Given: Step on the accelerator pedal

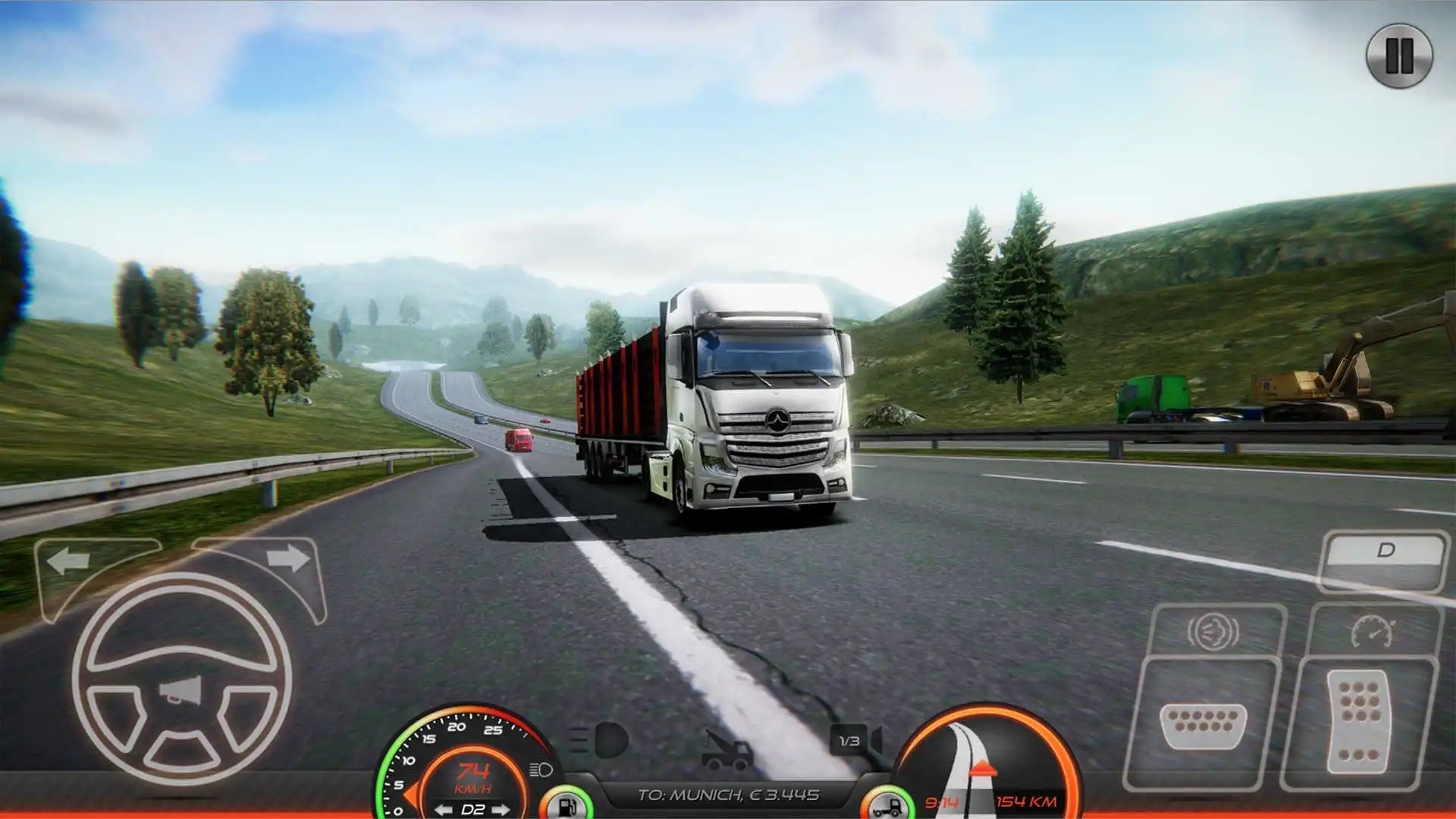Looking at the screenshot, I should click(x=1359, y=722).
